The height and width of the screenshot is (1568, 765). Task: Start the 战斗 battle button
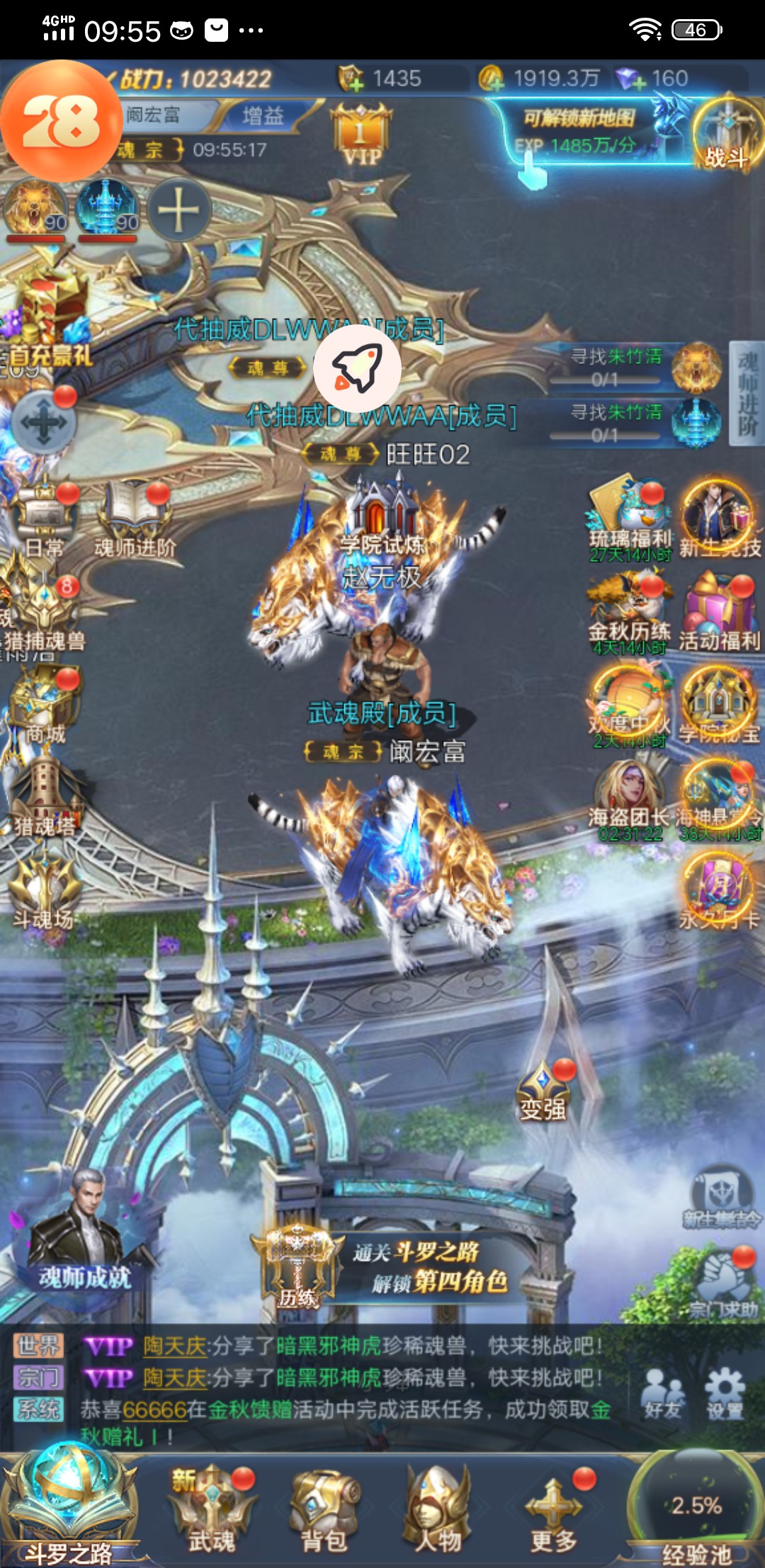tap(725, 135)
